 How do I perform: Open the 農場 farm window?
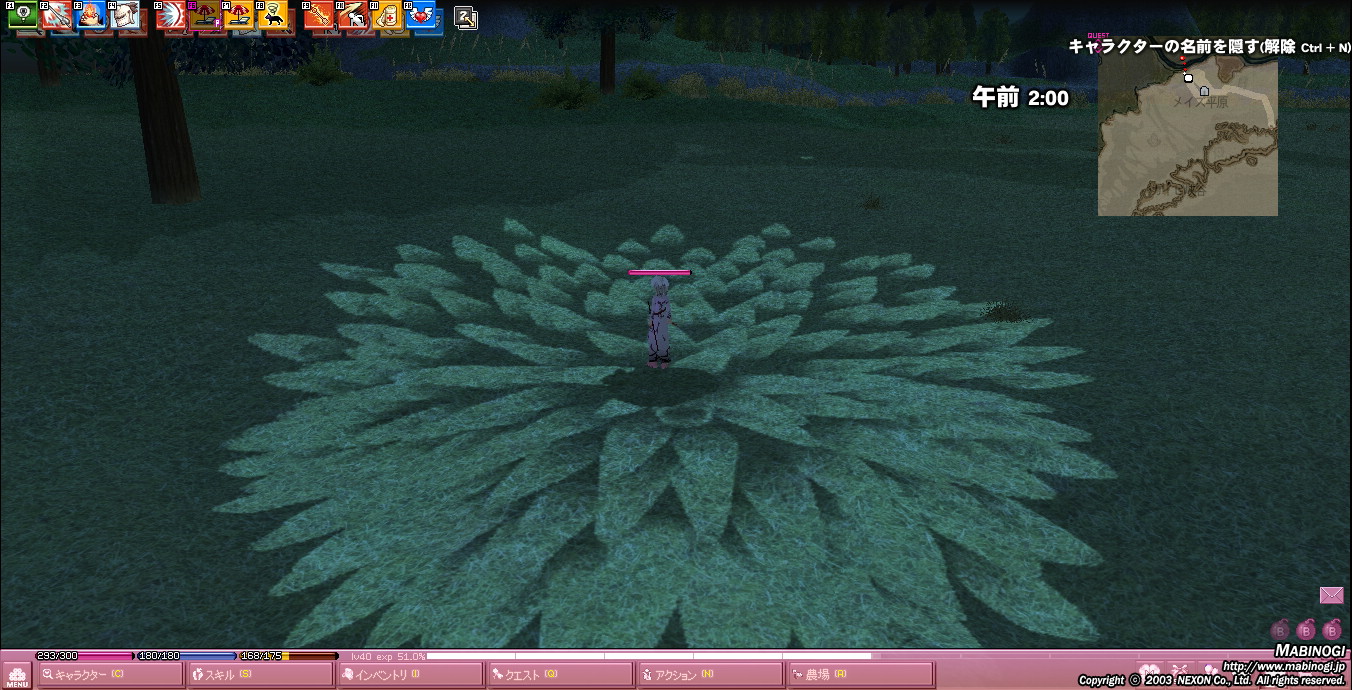click(860, 675)
